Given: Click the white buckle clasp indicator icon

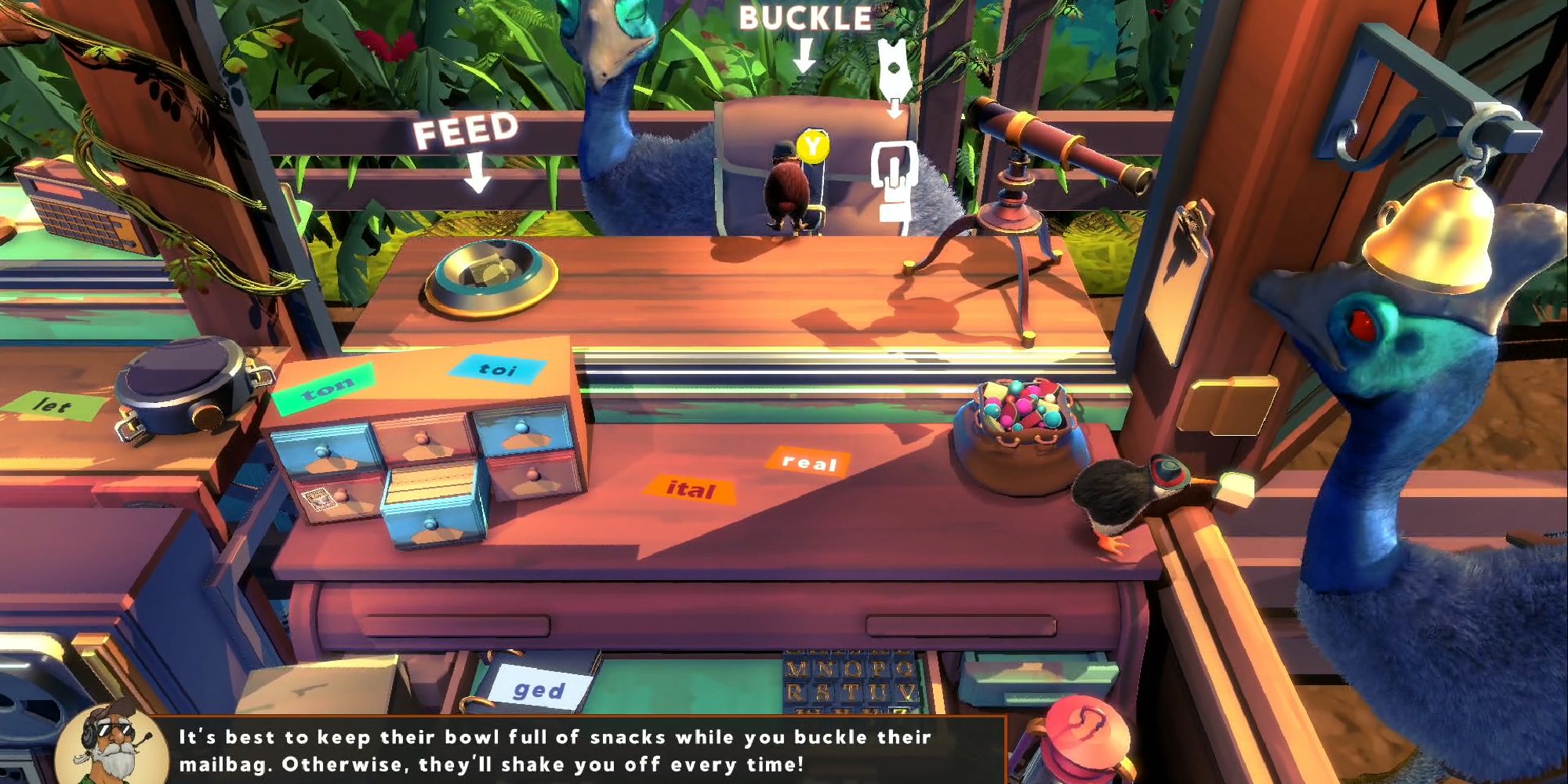Looking at the screenshot, I should [894, 174].
